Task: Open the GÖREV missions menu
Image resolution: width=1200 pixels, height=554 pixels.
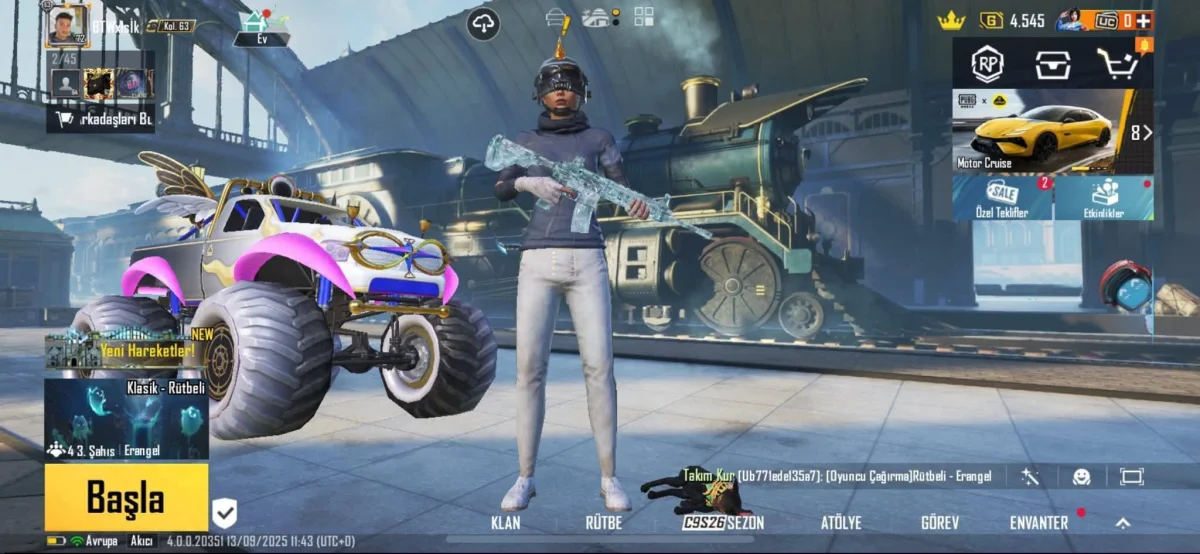Action: (940, 523)
